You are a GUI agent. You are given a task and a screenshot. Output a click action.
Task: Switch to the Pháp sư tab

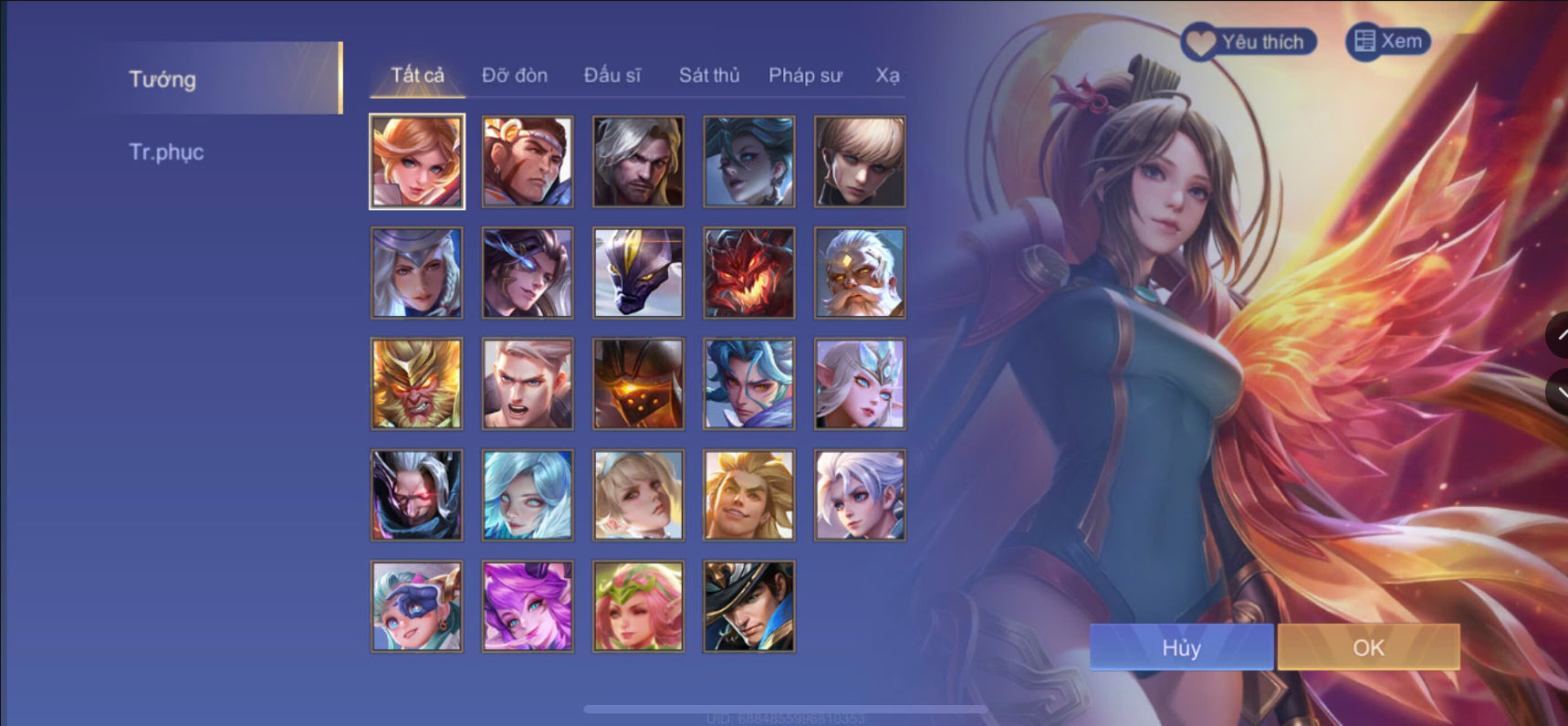coord(806,76)
